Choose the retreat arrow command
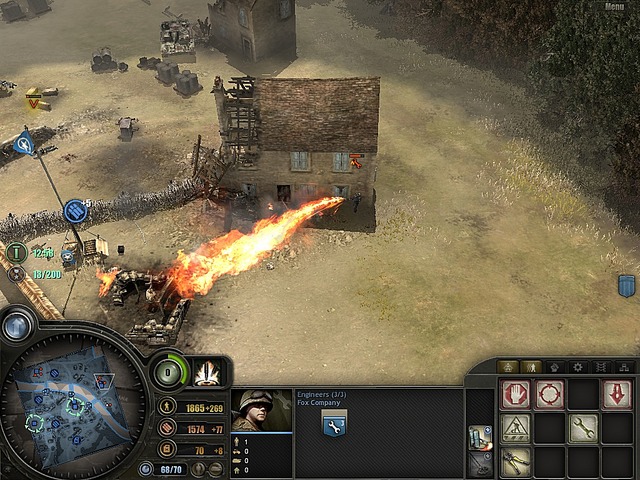 pyautogui.click(x=616, y=395)
